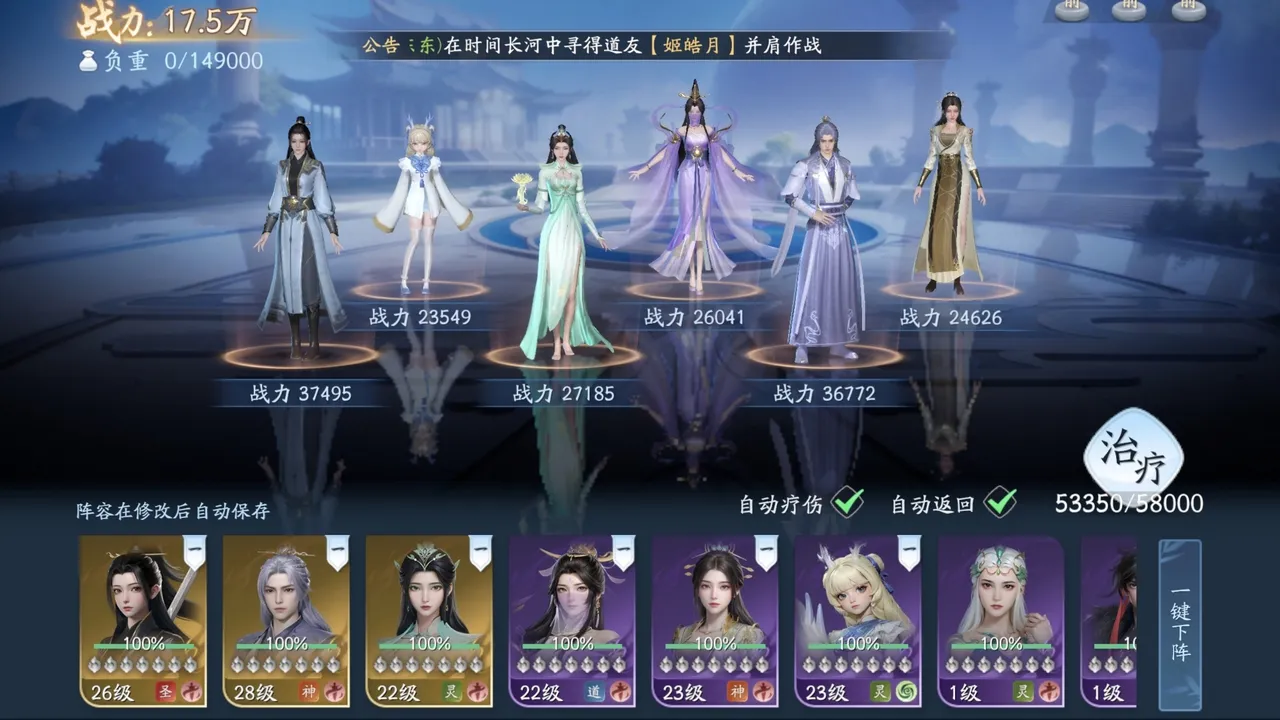Click the leftmost formation pedestal icon top right
This screenshot has width=1280, height=720.
click(1071, 11)
